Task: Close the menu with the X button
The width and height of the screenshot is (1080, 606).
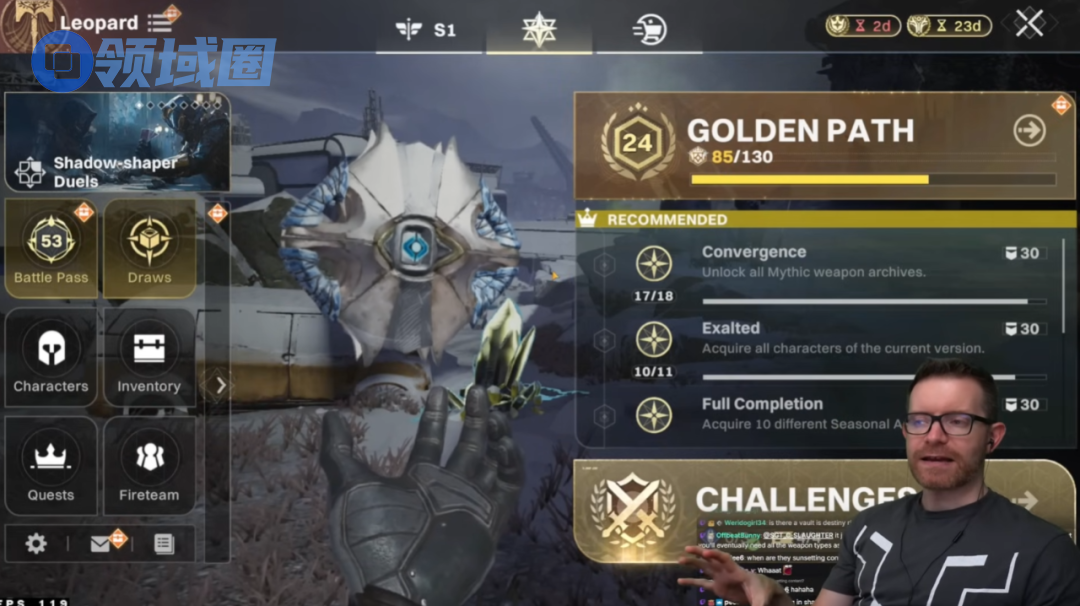Action: 1029,24
